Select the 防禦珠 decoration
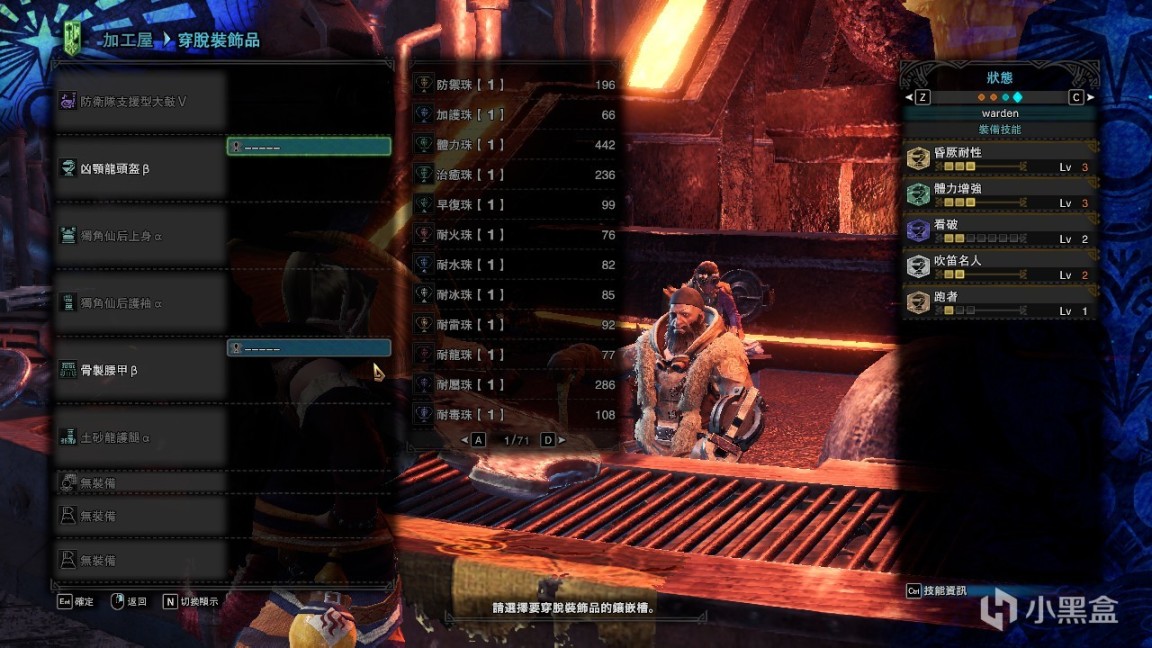The image size is (1152, 648). [516, 85]
